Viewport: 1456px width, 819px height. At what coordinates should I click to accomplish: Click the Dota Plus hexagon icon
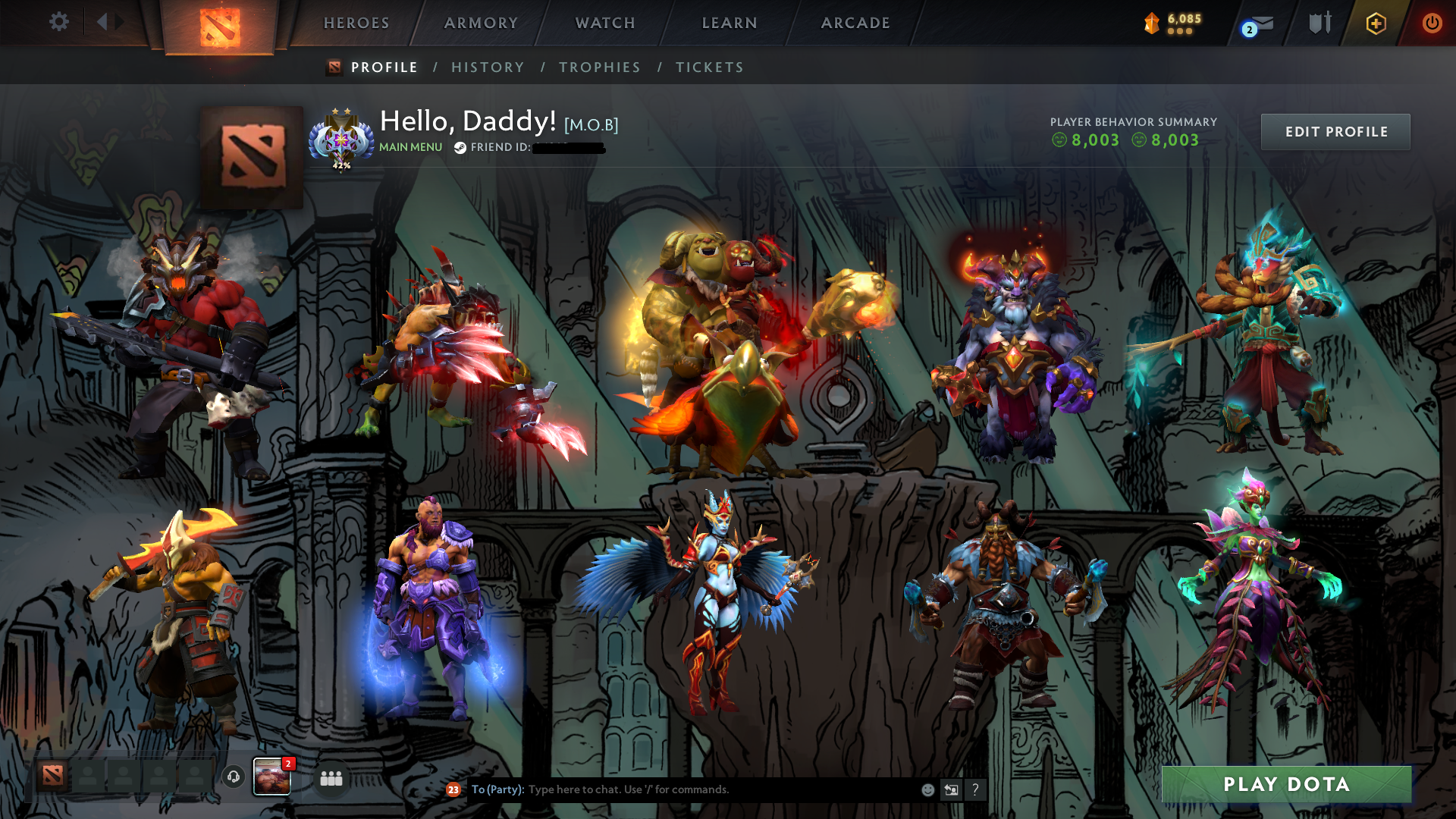pyautogui.click(x=1376, y=23)
